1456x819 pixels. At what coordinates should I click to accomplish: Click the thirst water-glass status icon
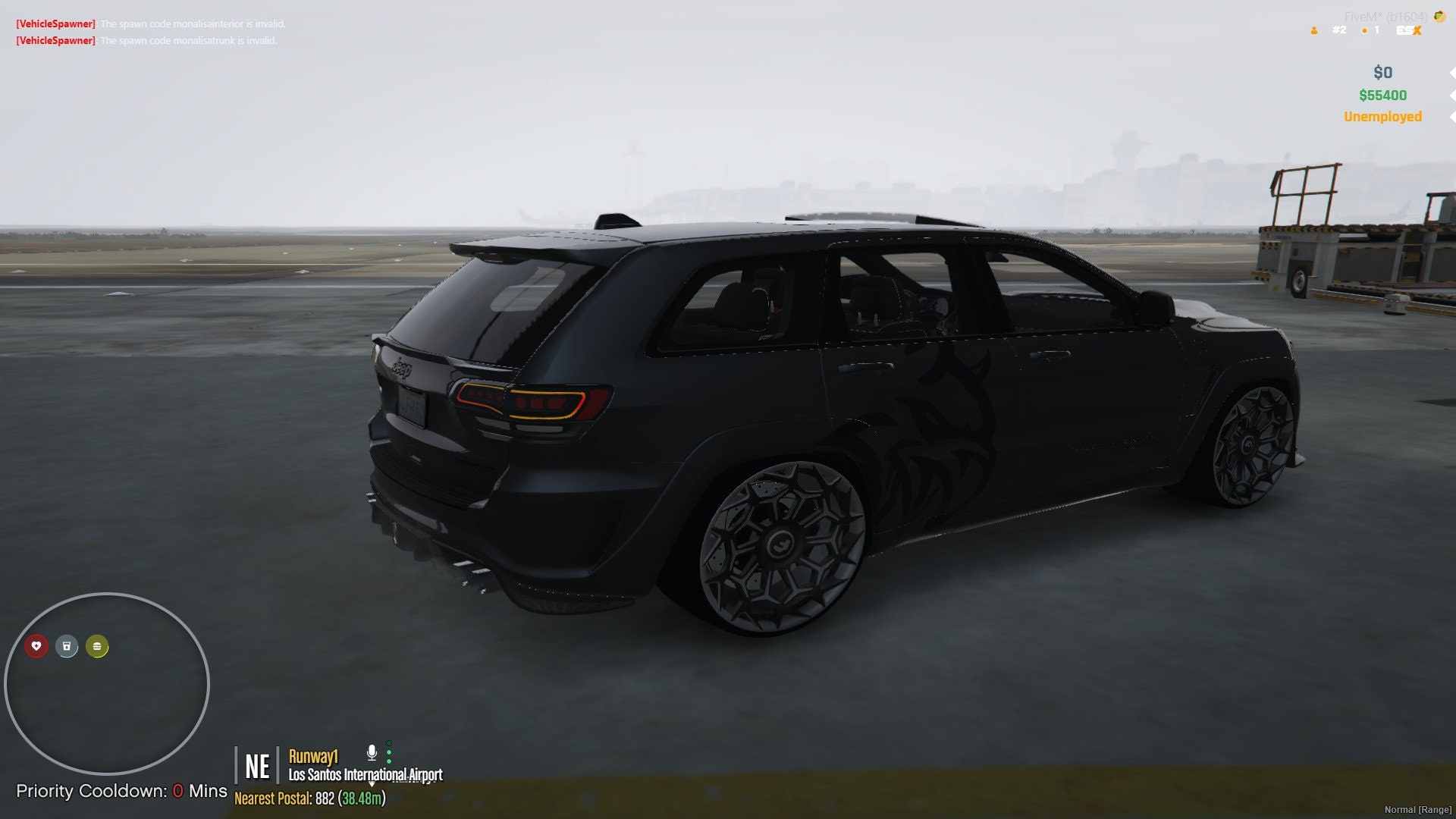[67, 647]
